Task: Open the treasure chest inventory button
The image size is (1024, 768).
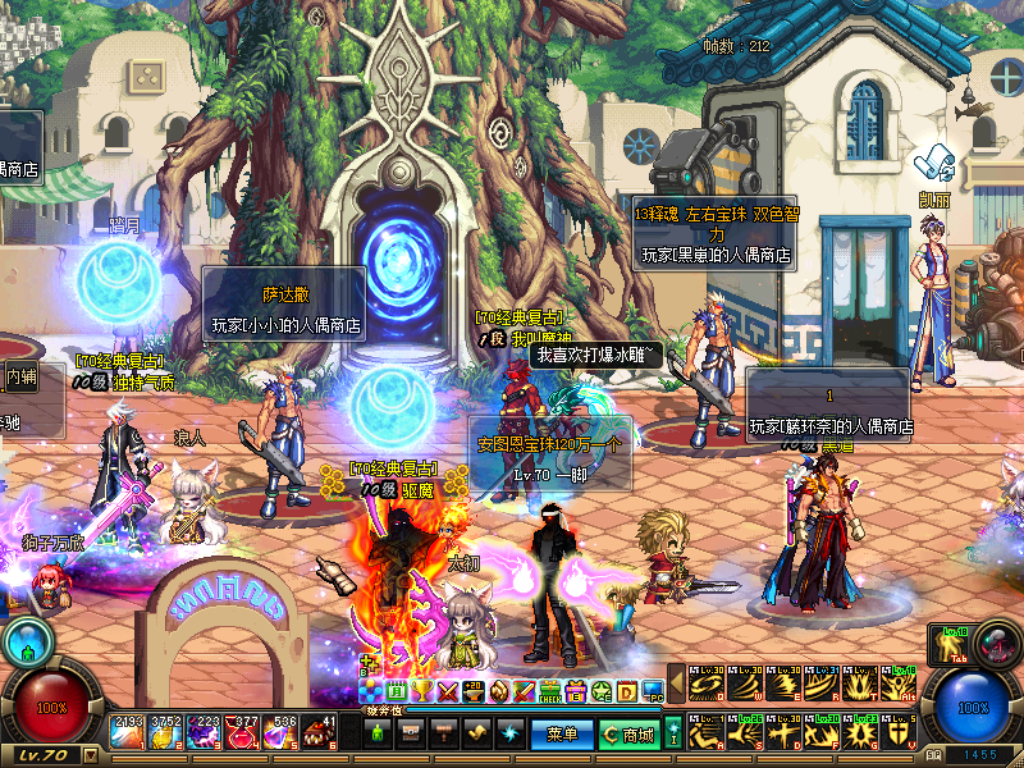Action: (411, 735)
